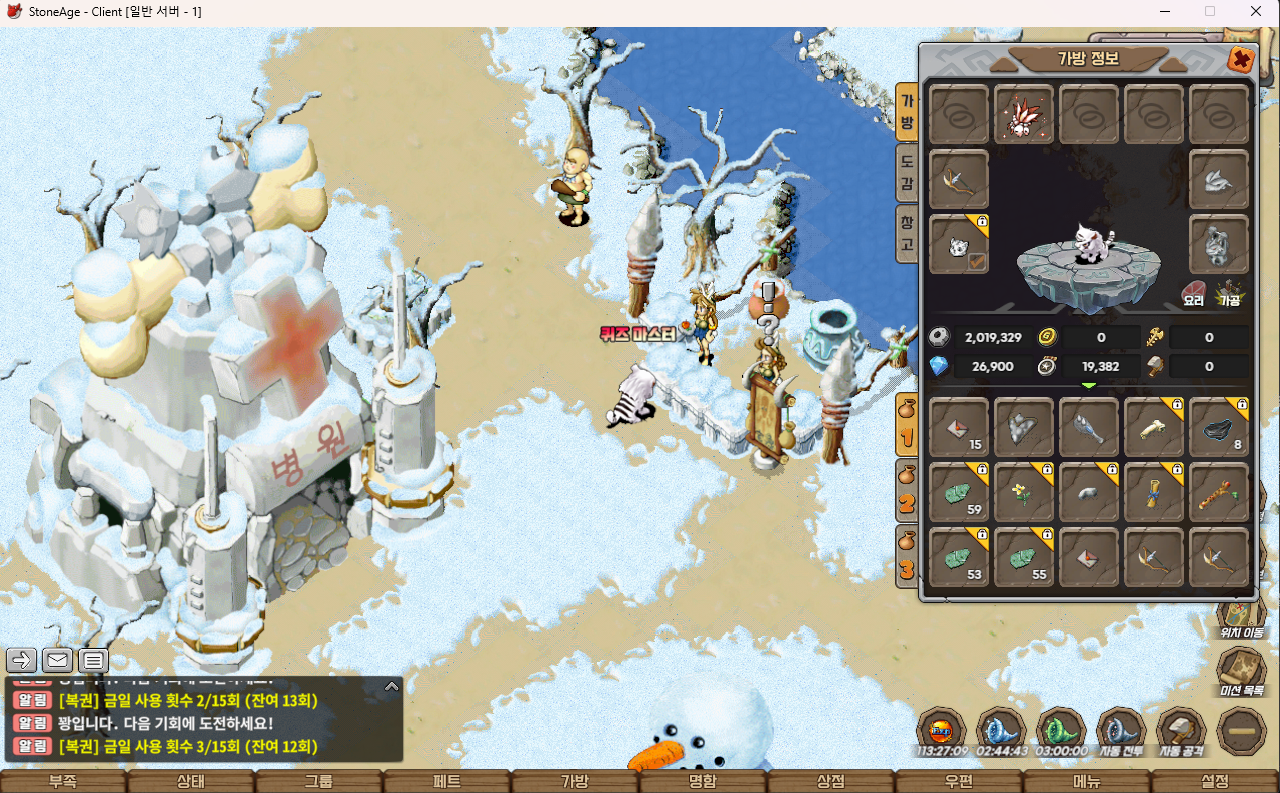
Task: Open the 요리 cooking button
Action: (1193, 292)
